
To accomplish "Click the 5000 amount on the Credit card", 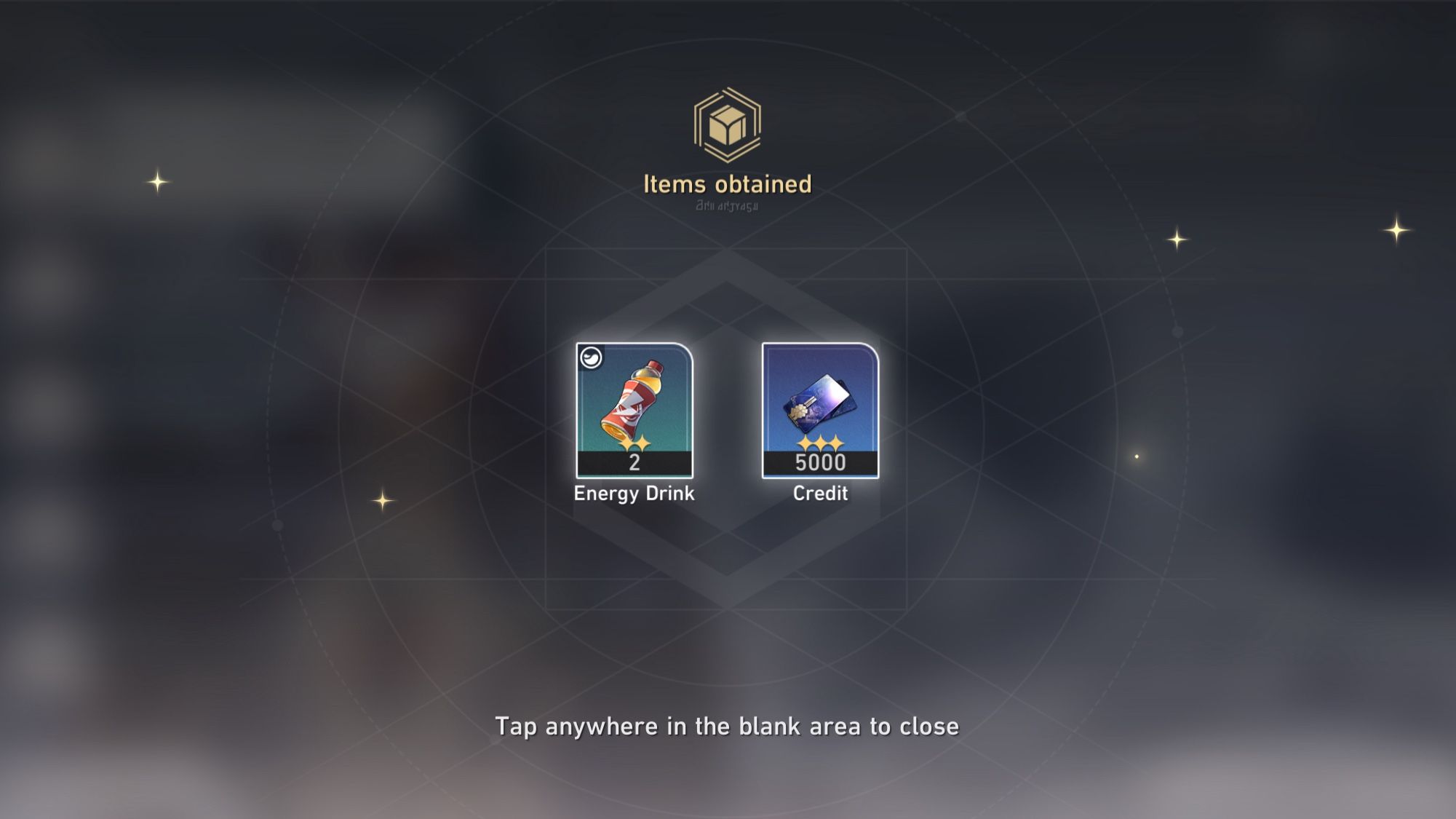I will pyautogui.click(x=819, y=462).
